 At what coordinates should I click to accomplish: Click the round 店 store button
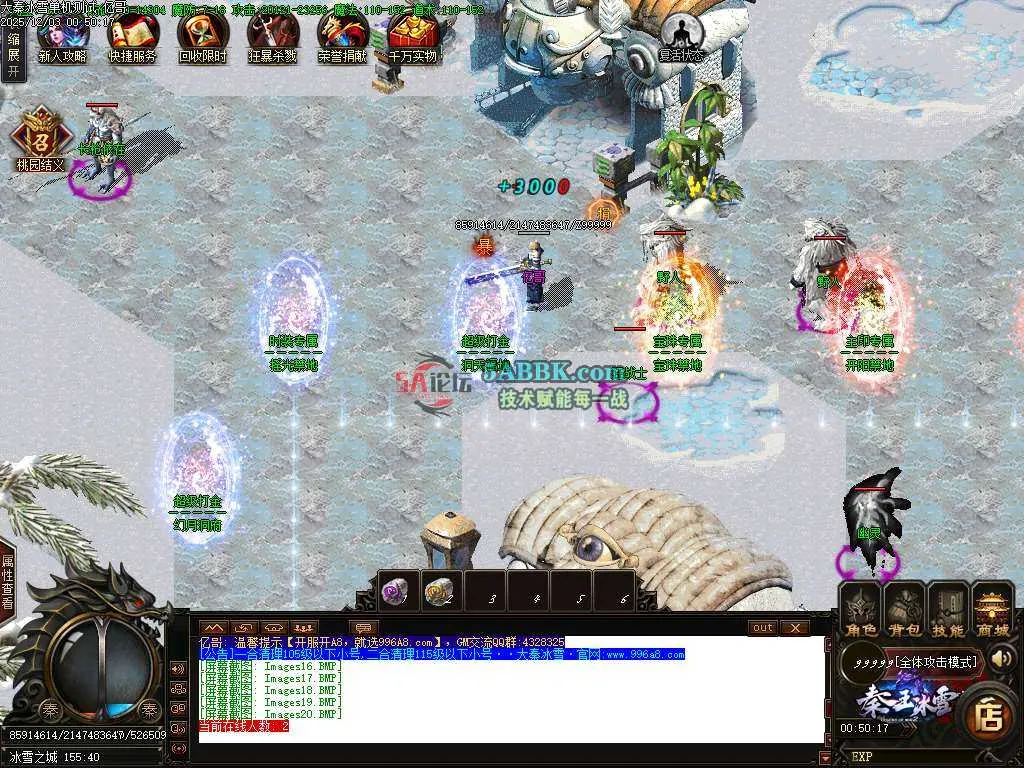tap(990, 714)
